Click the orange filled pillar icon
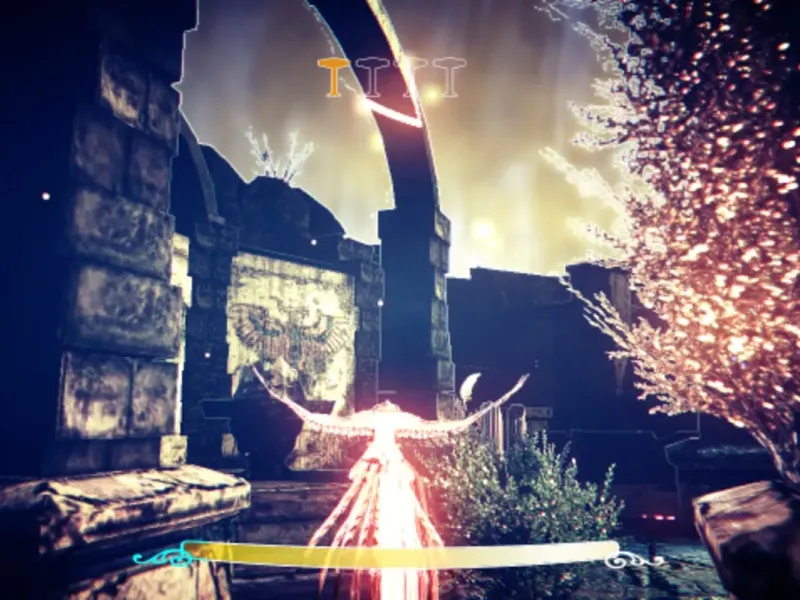 [332, 77]
